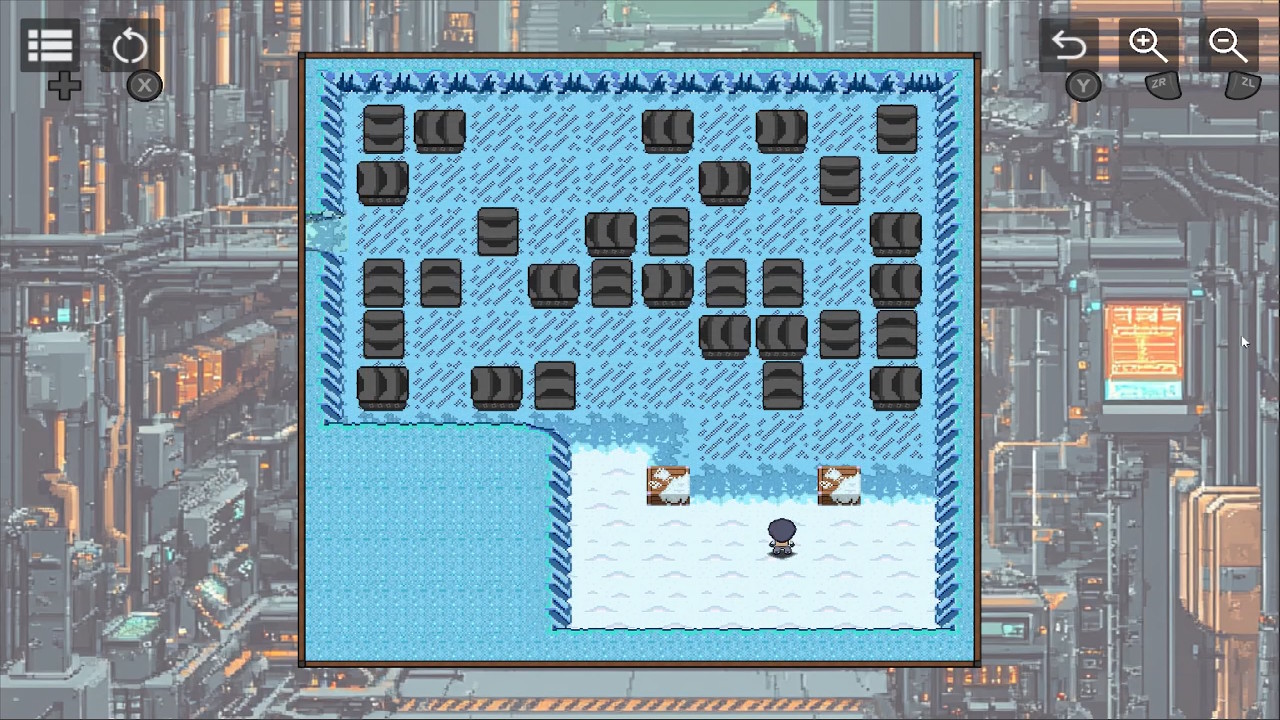Click the left wooden signpost
1280x720 pixels.
(667, 484)
